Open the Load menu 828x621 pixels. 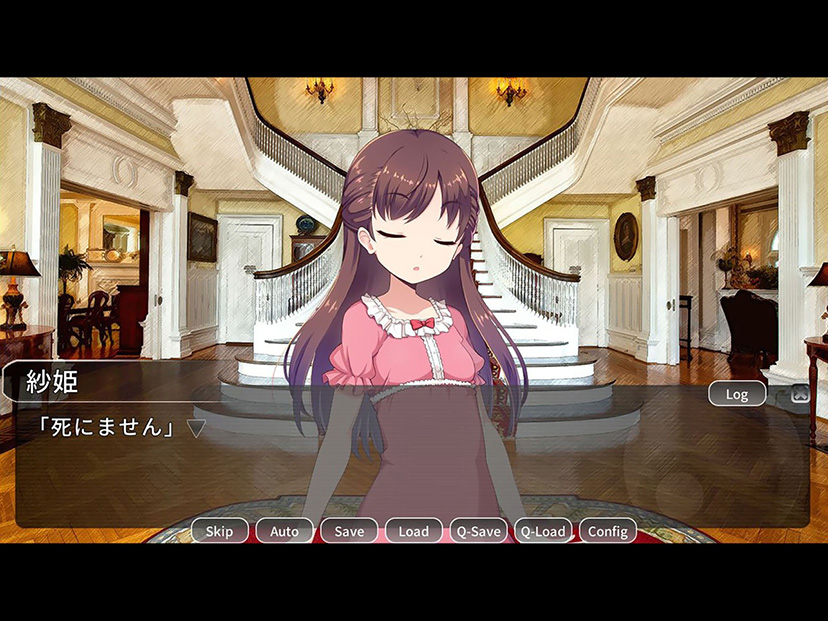tap(413, 531)
